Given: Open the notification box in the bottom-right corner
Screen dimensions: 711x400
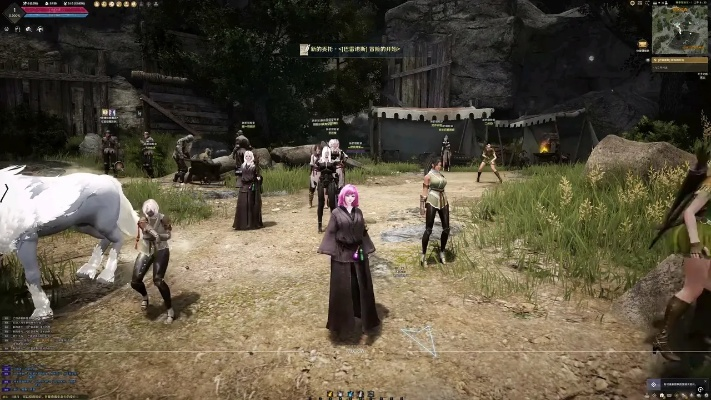Looking at the screenshot, I should pos(678,384).
